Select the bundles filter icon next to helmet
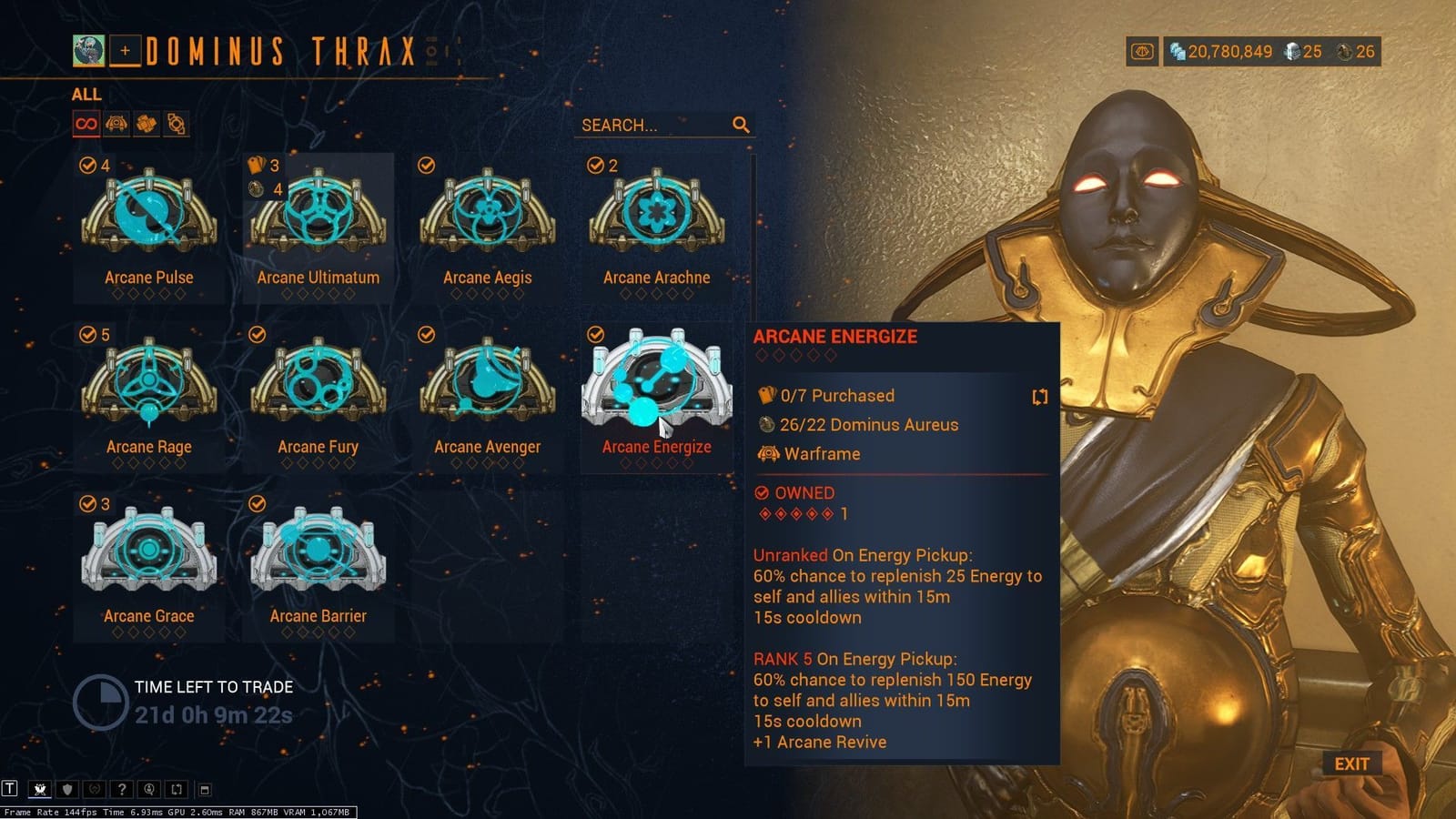1456x819 pixels. (145, 125)
